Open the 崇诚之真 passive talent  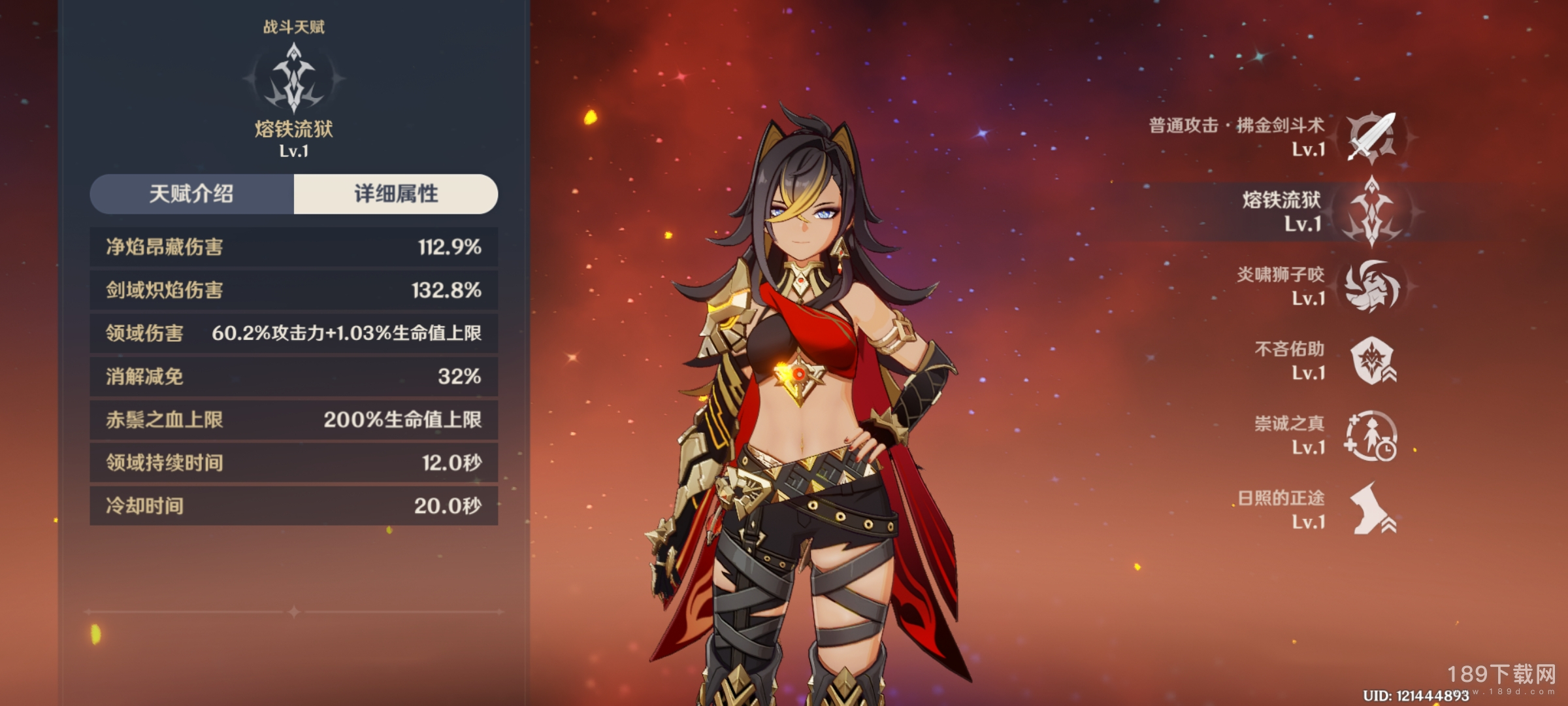pos(1370,435)
